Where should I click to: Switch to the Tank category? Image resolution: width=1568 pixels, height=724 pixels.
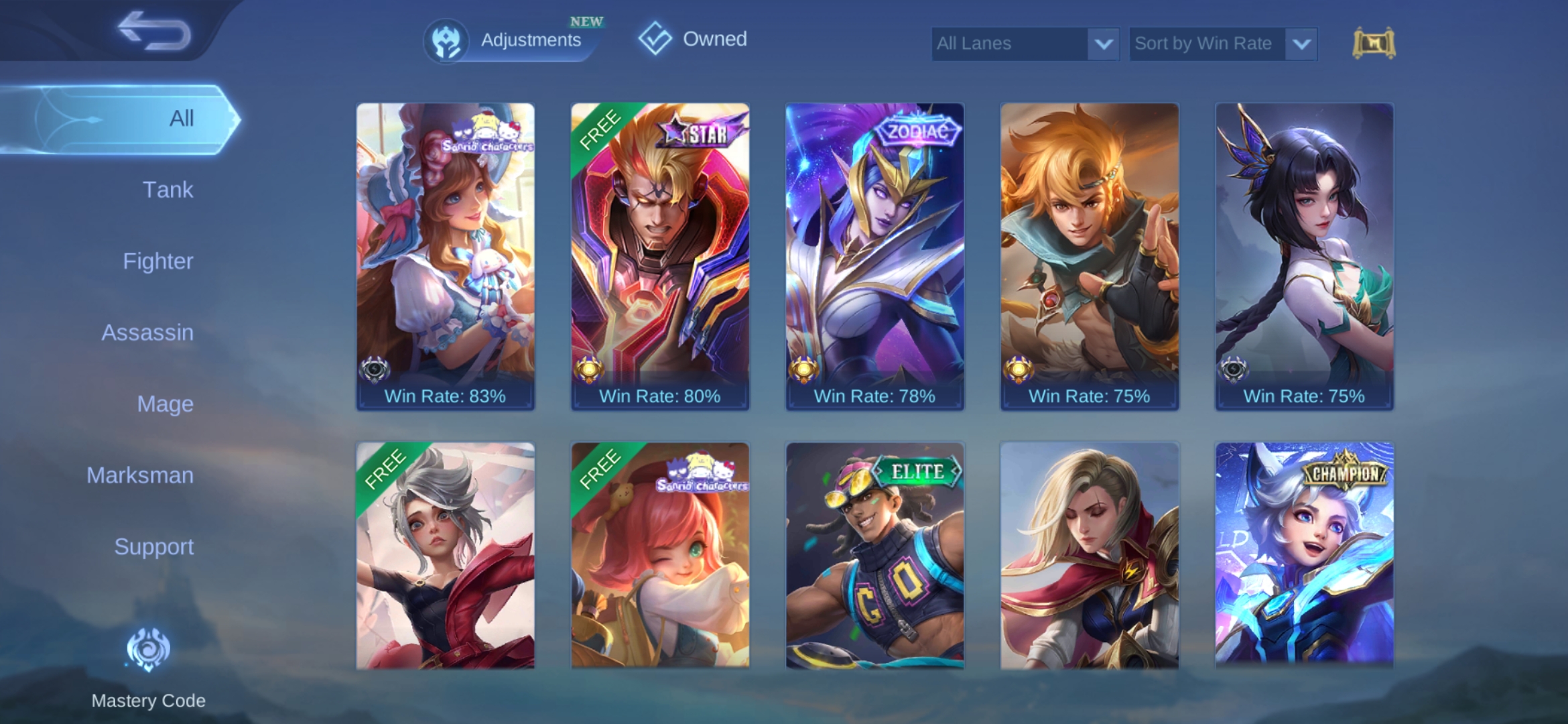tap(168, 190)
